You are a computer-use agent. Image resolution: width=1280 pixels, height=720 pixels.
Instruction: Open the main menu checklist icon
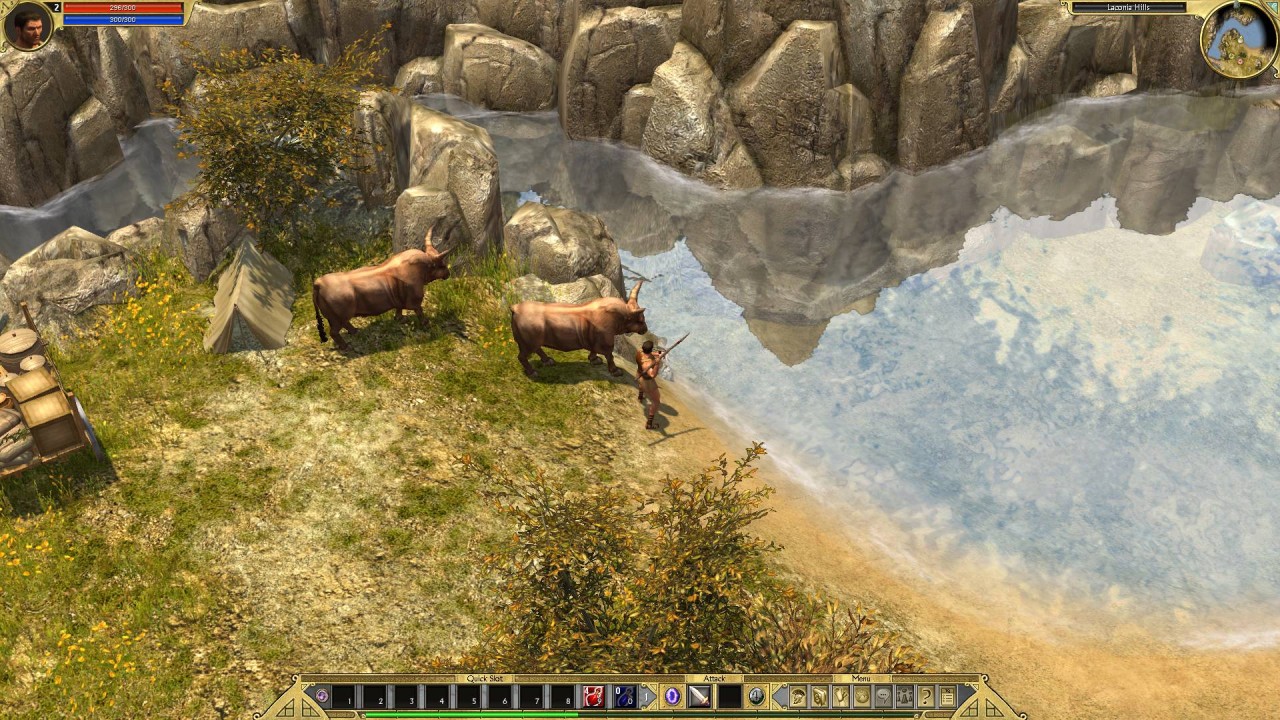[946, 697]
